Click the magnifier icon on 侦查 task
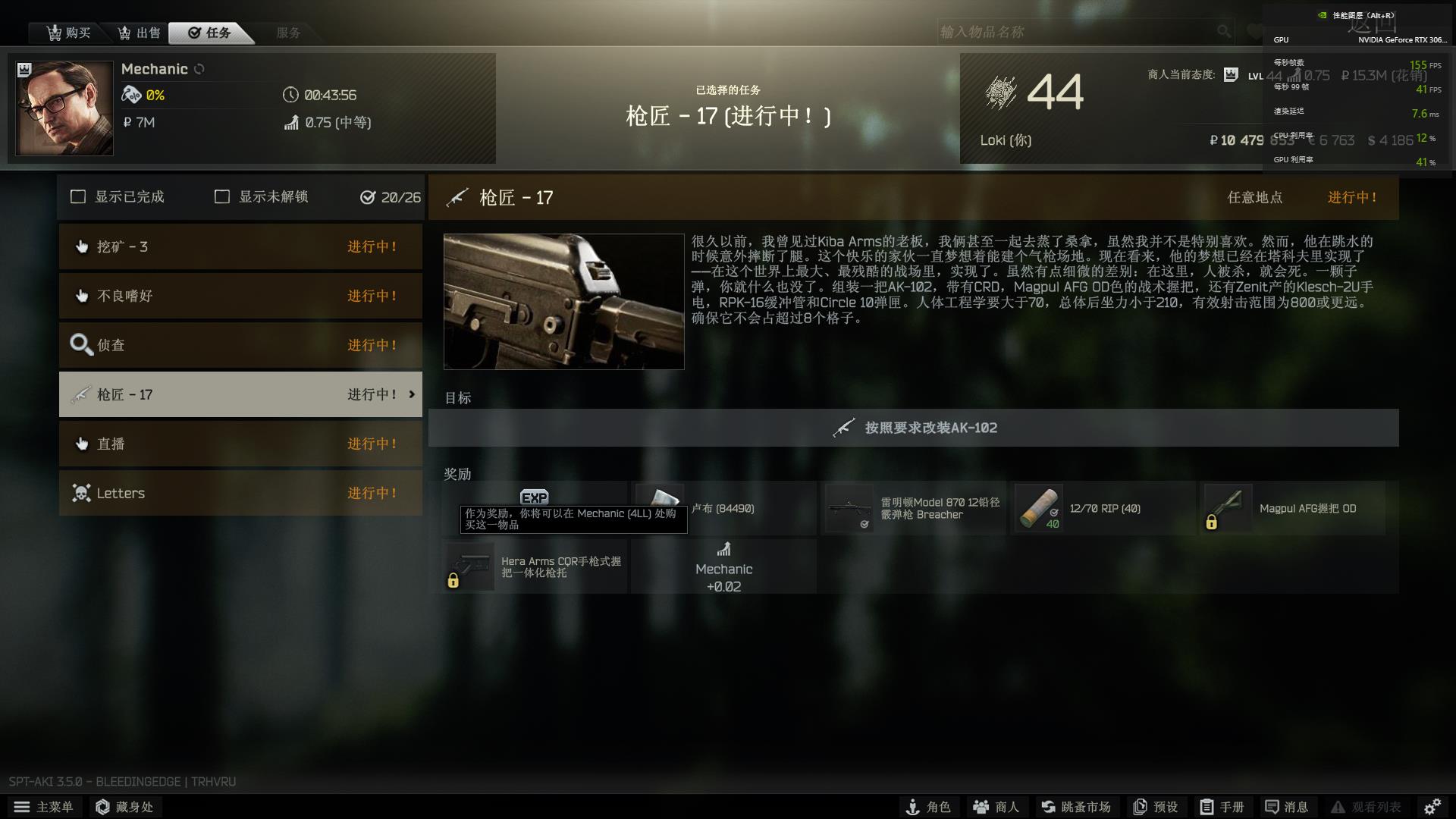Viewport: 1456px width, 819px height. click(79, 345)
